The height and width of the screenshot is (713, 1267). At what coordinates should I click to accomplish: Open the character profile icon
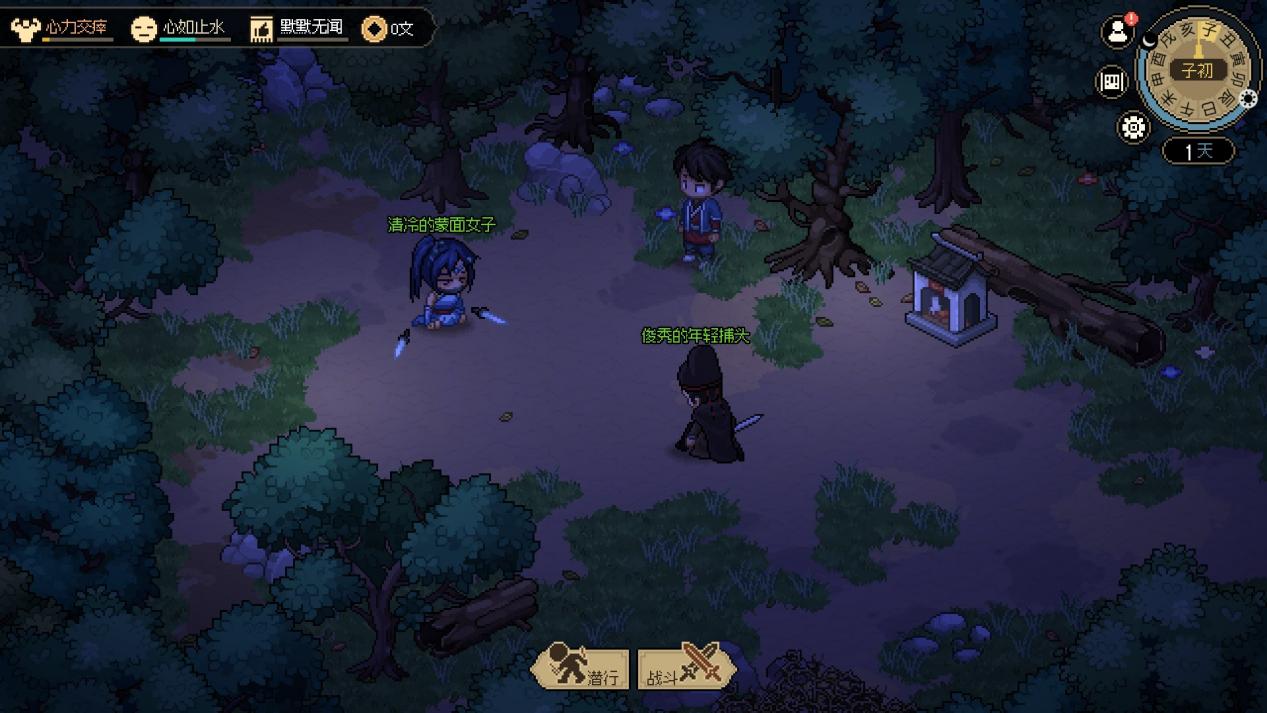point(1117,32)
